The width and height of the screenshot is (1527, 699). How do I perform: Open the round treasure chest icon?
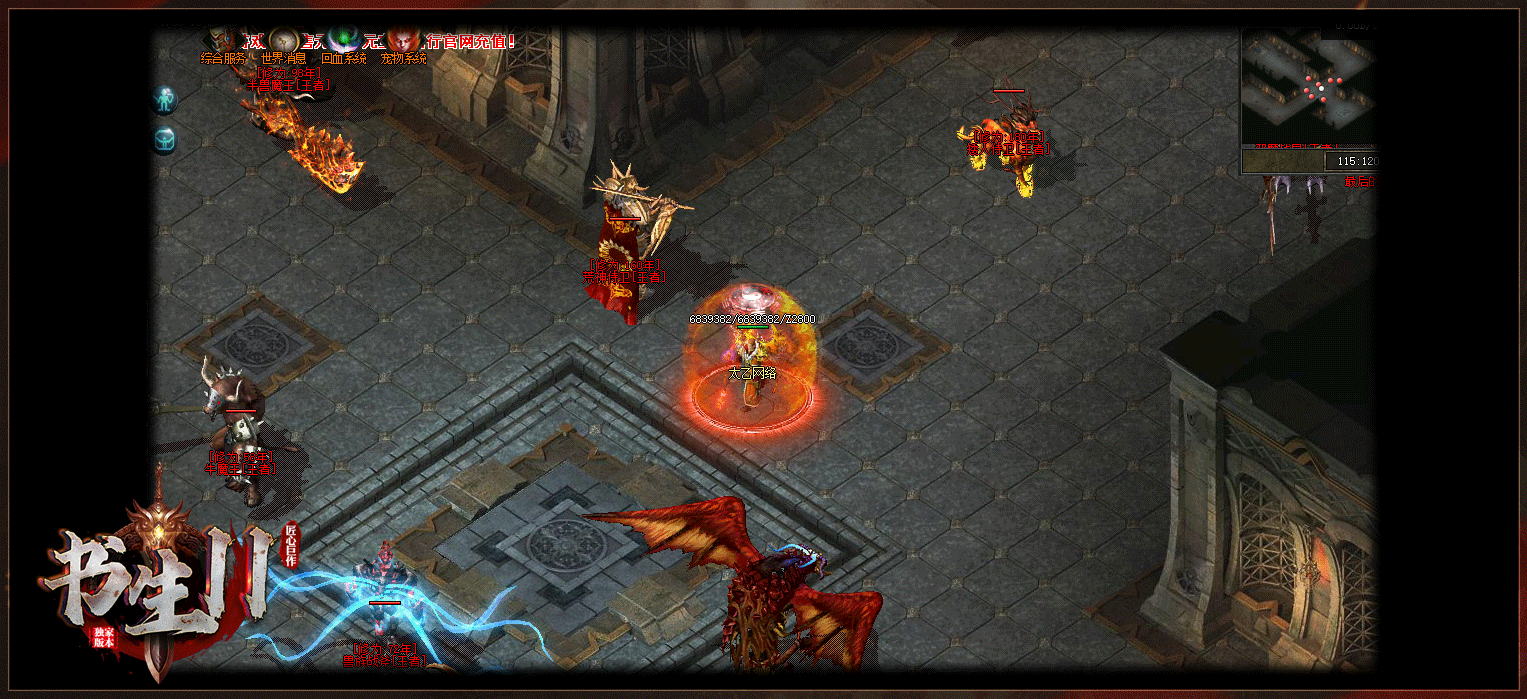click(165, 140)
